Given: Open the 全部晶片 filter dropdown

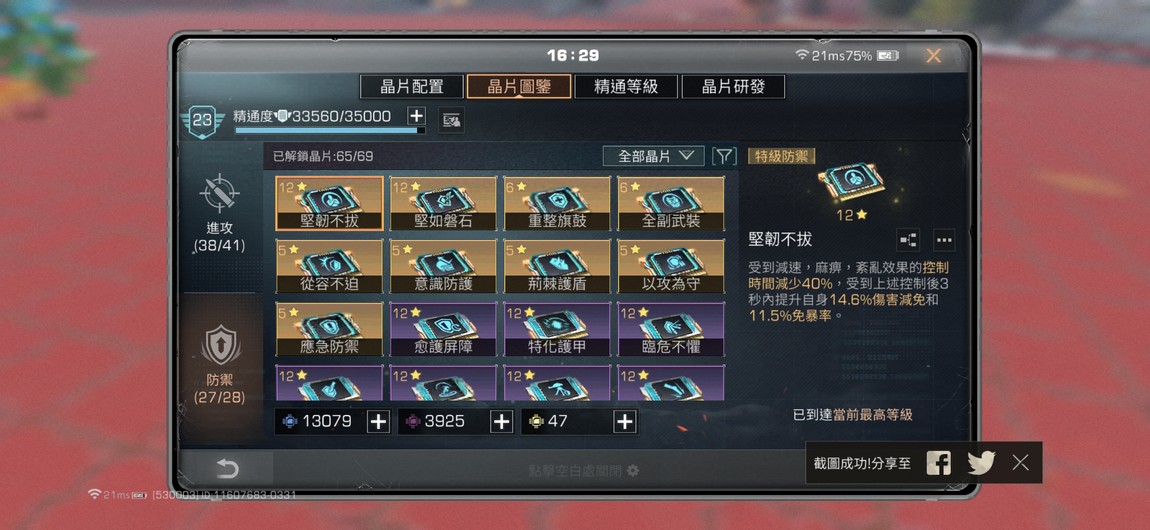Looking at the screenshot, I should point(655,156).
